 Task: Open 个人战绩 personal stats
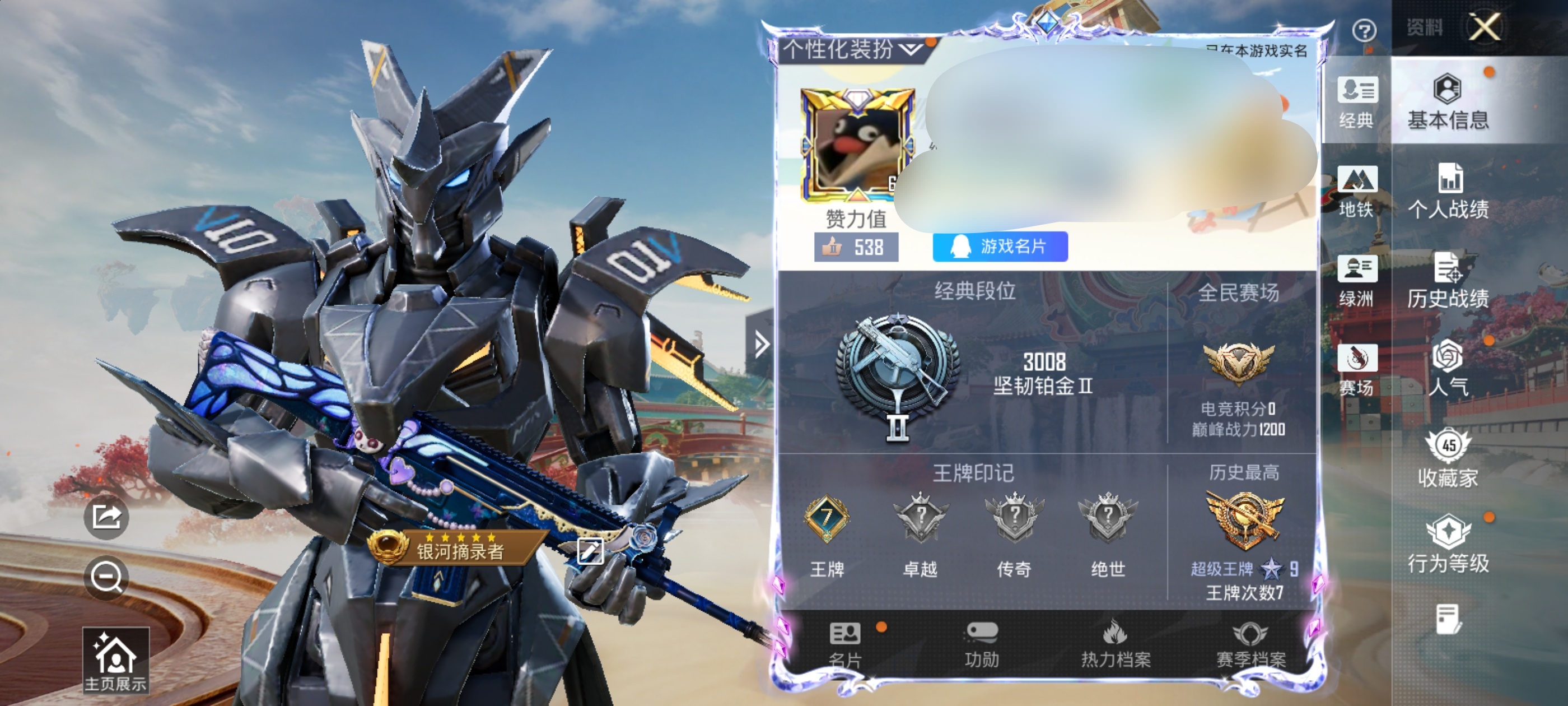1448,192
